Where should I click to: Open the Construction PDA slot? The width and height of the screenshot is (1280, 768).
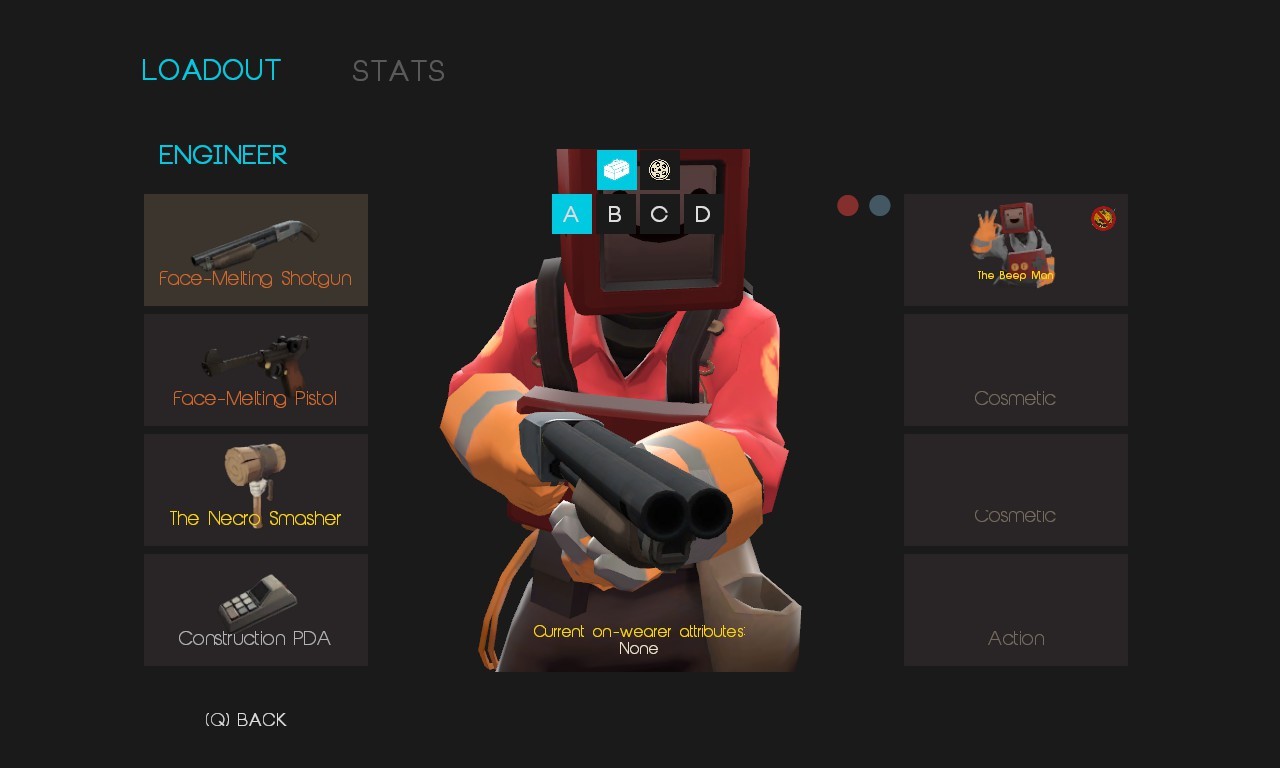click(x=256, y=609)
